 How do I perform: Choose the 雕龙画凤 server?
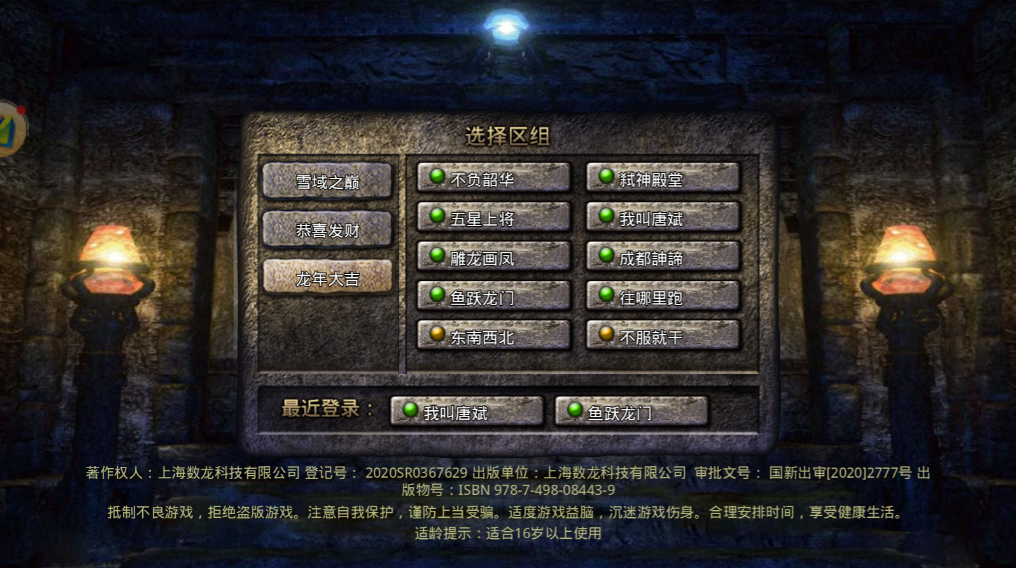click(494, 257)
